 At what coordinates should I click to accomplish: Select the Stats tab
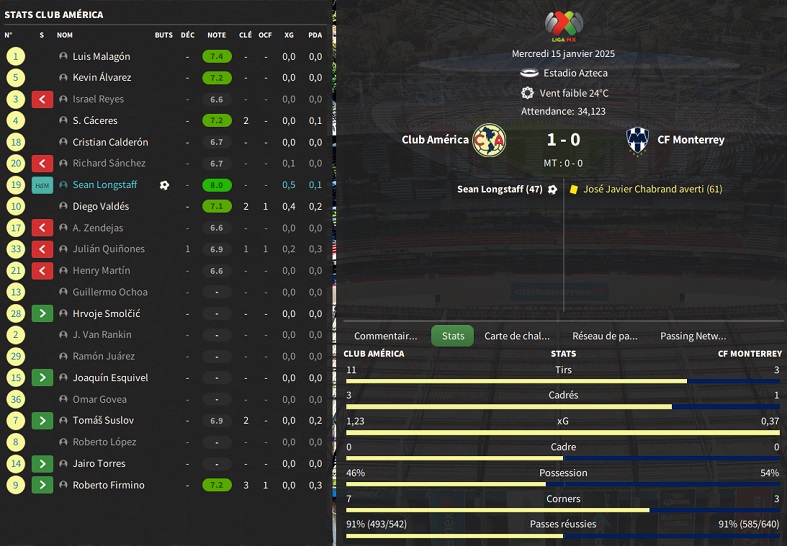(453, 336)
